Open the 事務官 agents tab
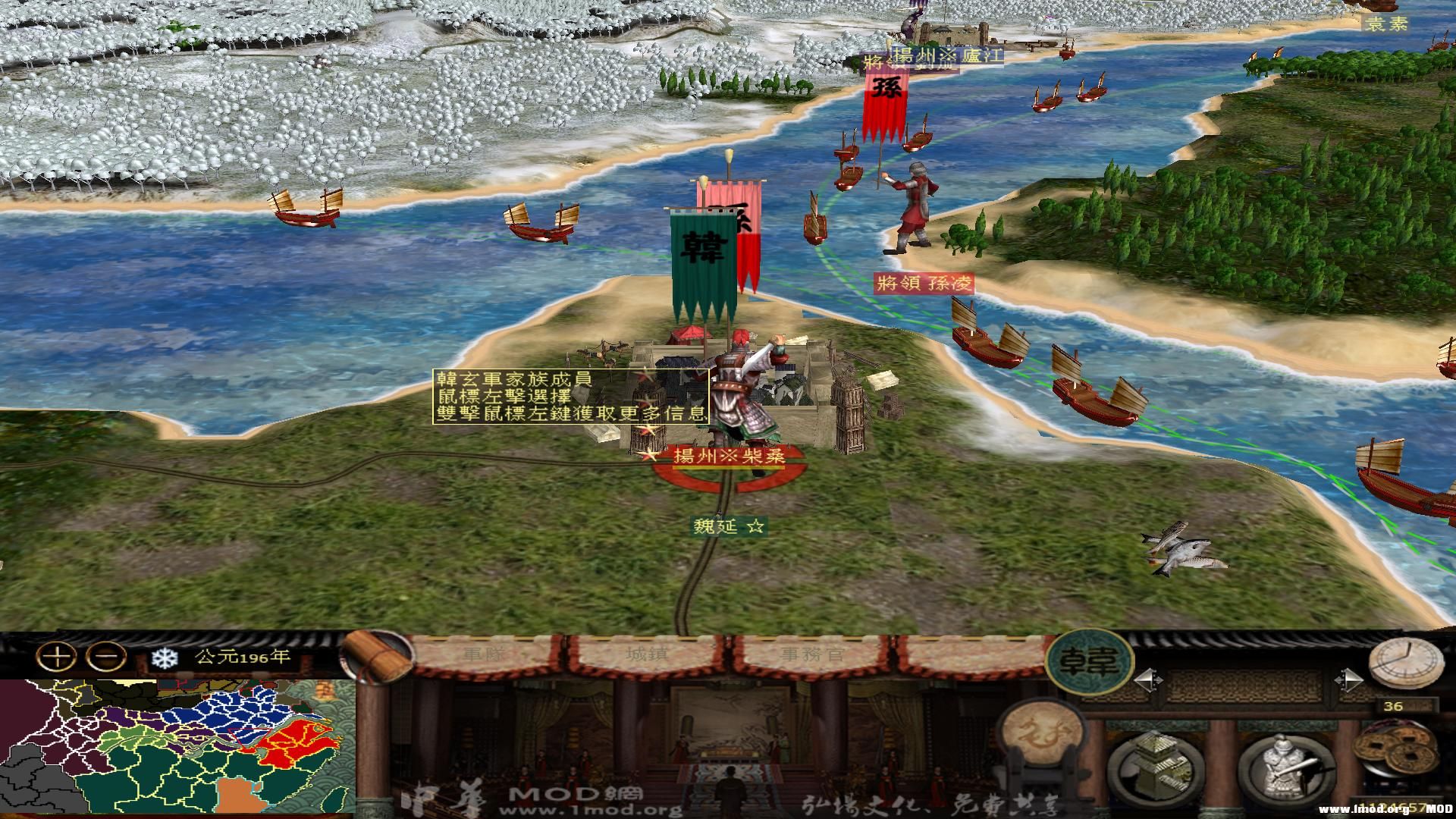The width and height of the screenshot is (1456, 819). pos(812,653)
